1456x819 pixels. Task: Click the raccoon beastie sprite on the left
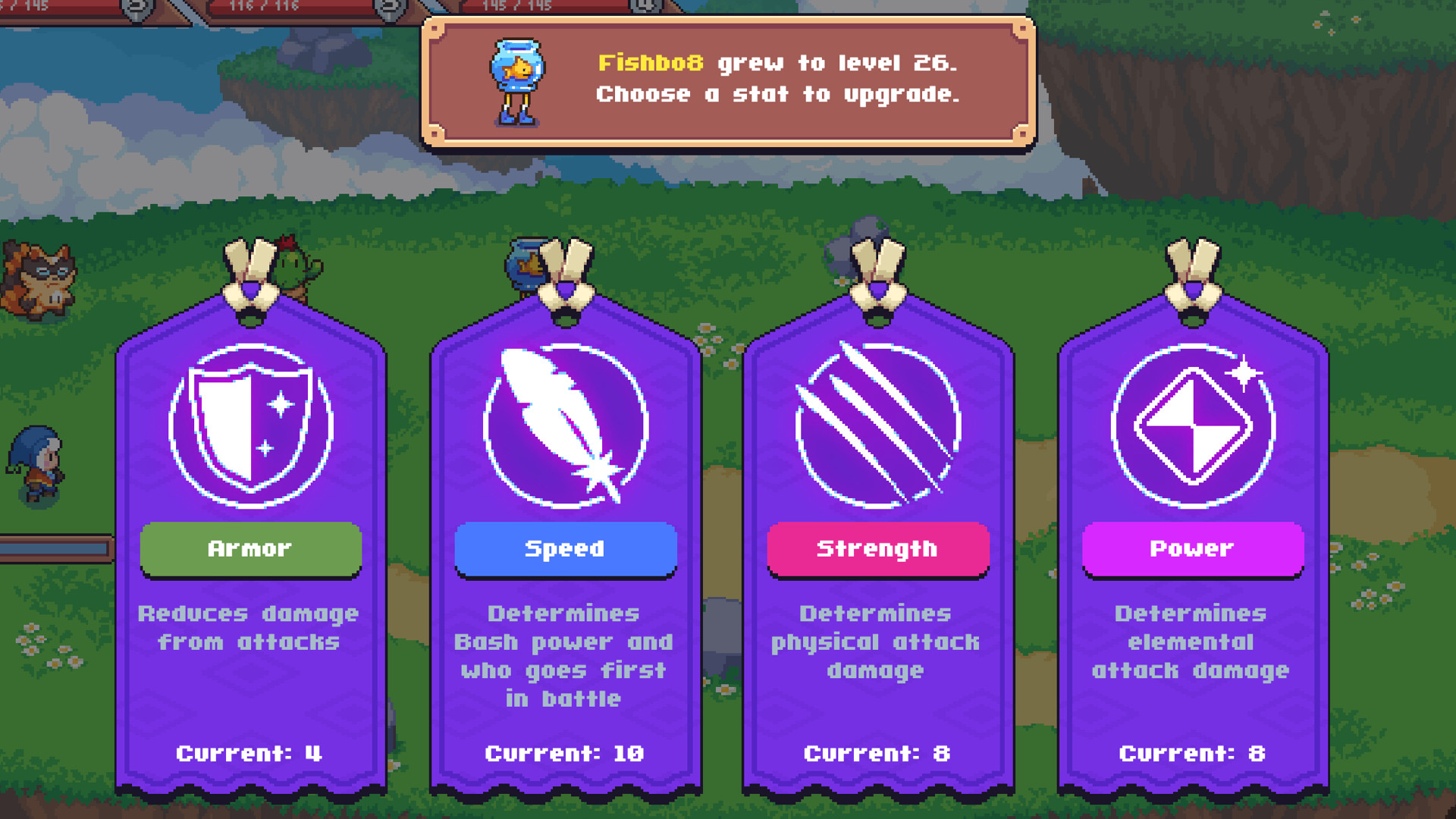point(36,281)
